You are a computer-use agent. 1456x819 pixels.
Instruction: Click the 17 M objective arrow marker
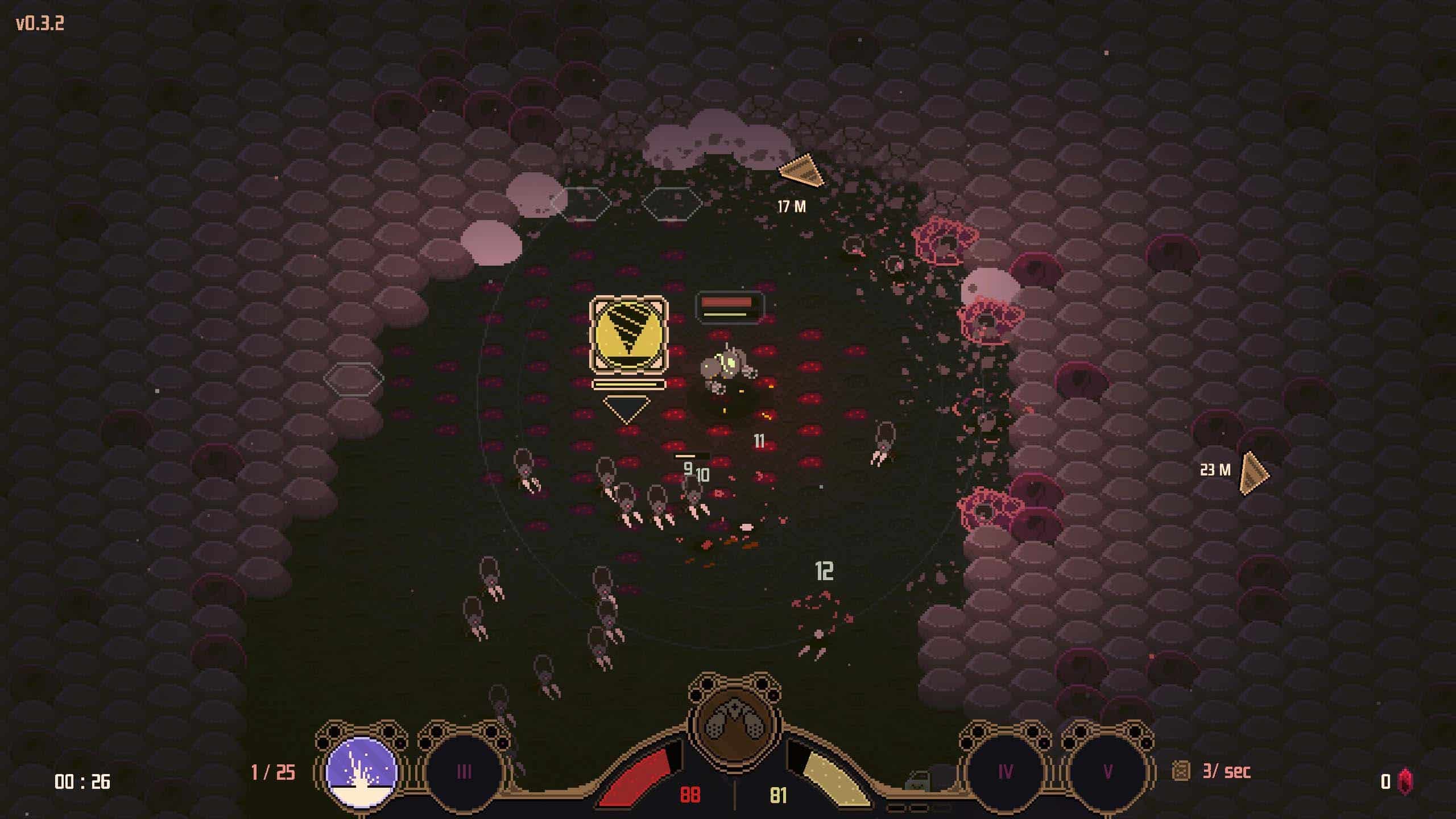[801, 171]
